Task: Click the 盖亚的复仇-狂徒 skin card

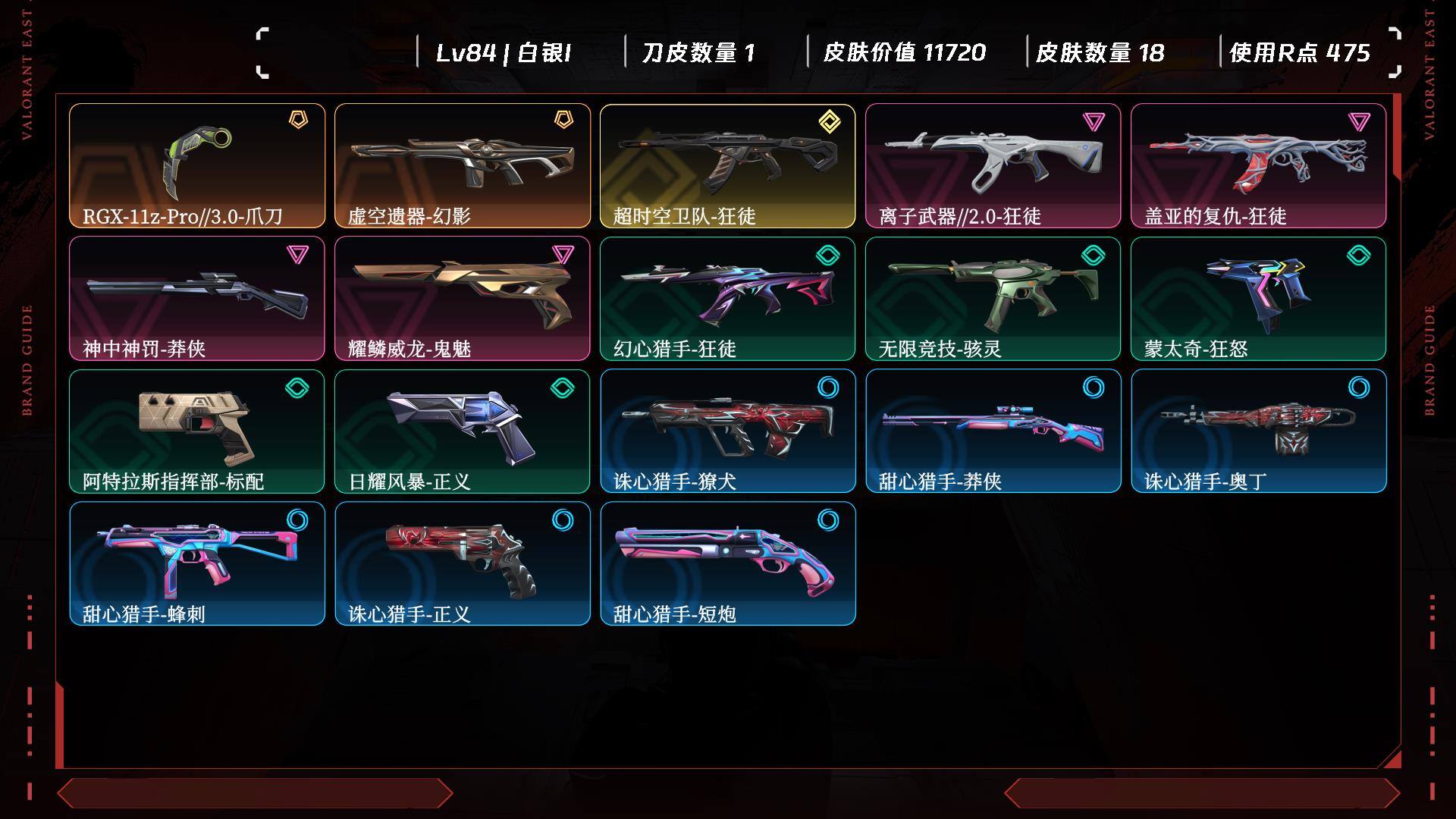Action: click(x=1259, y=165)
